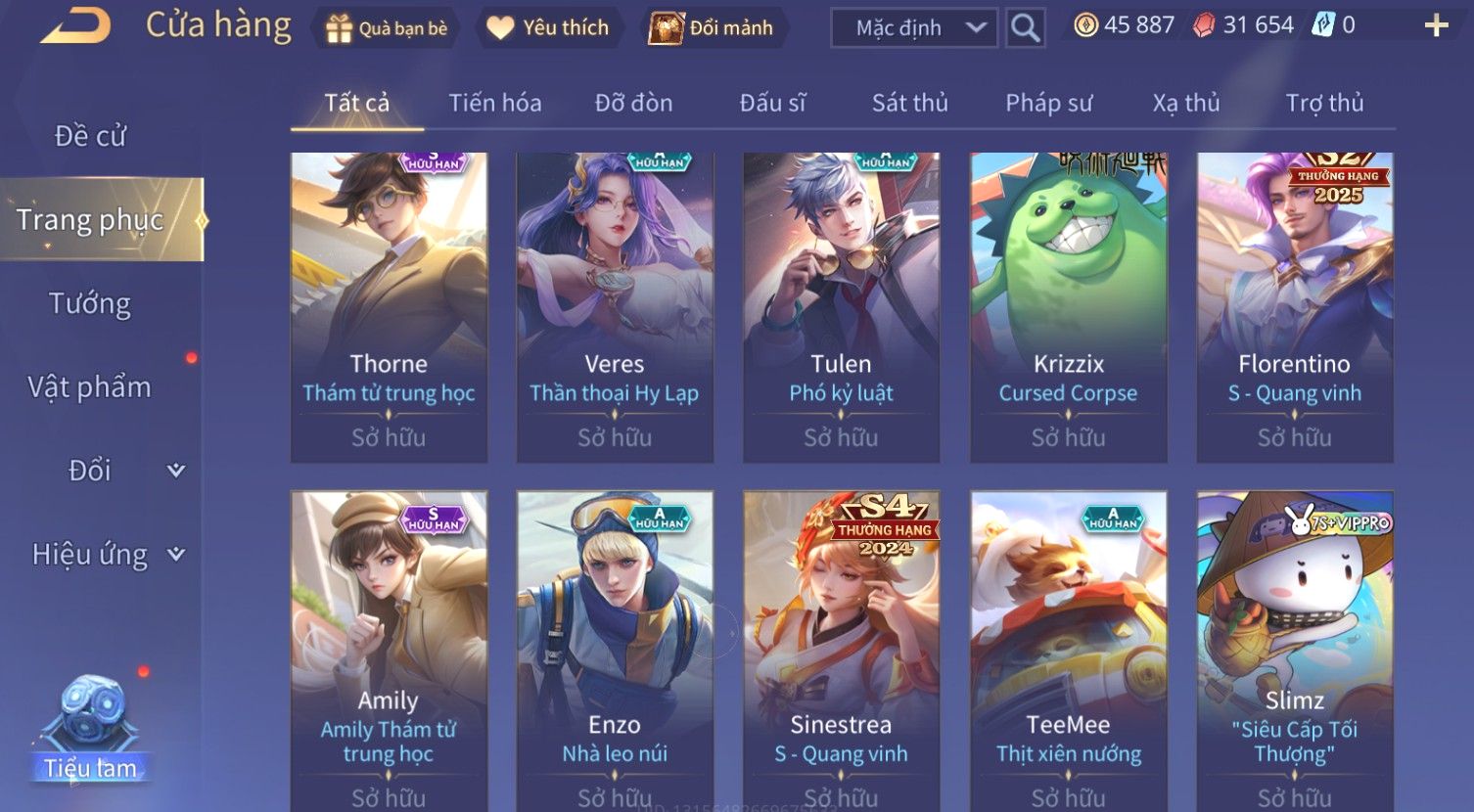
Task: Add currency with the plus button
Action: tap(1436, 26)
